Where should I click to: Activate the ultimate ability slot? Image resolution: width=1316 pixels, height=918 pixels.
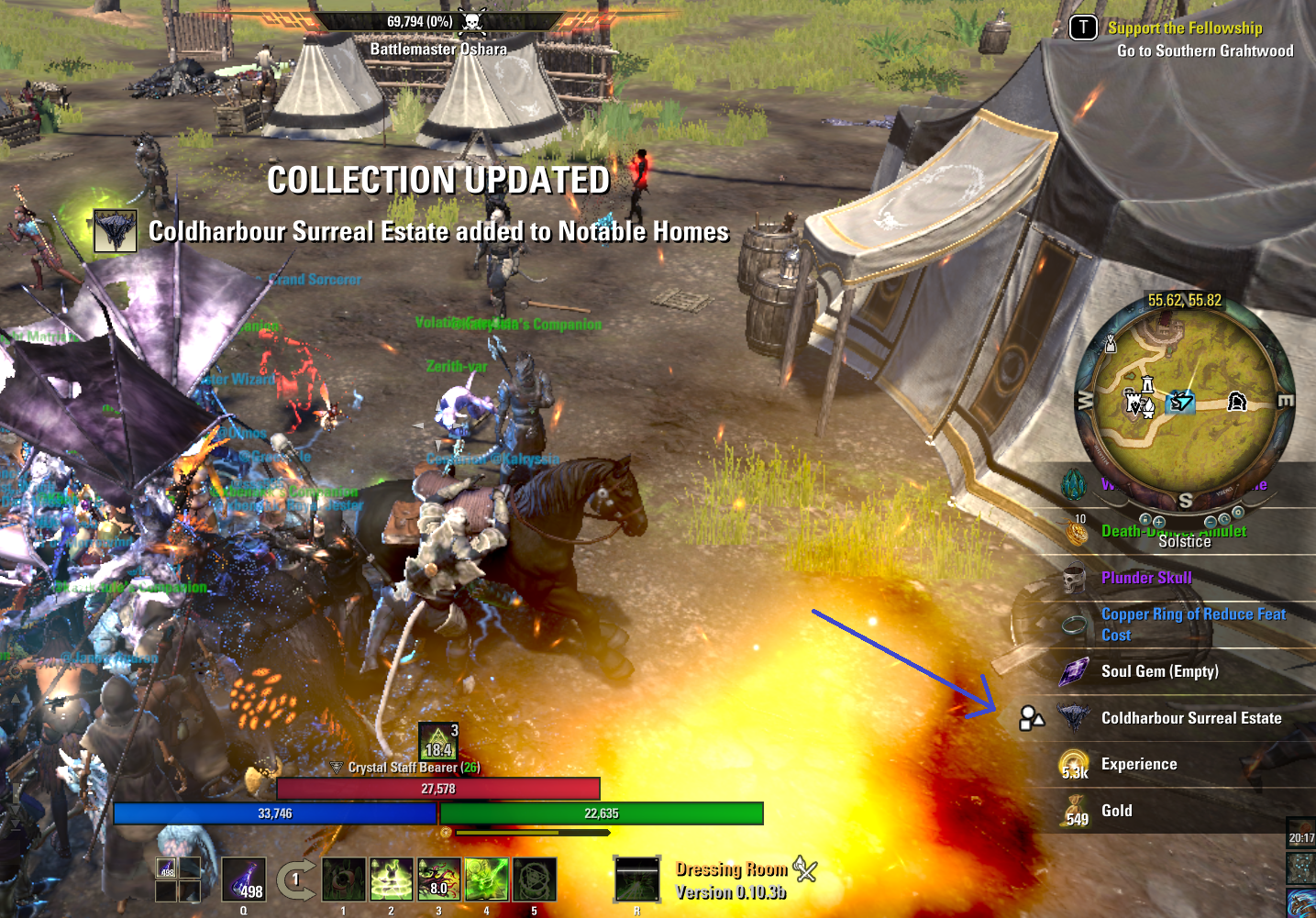[x=636, y=879]
